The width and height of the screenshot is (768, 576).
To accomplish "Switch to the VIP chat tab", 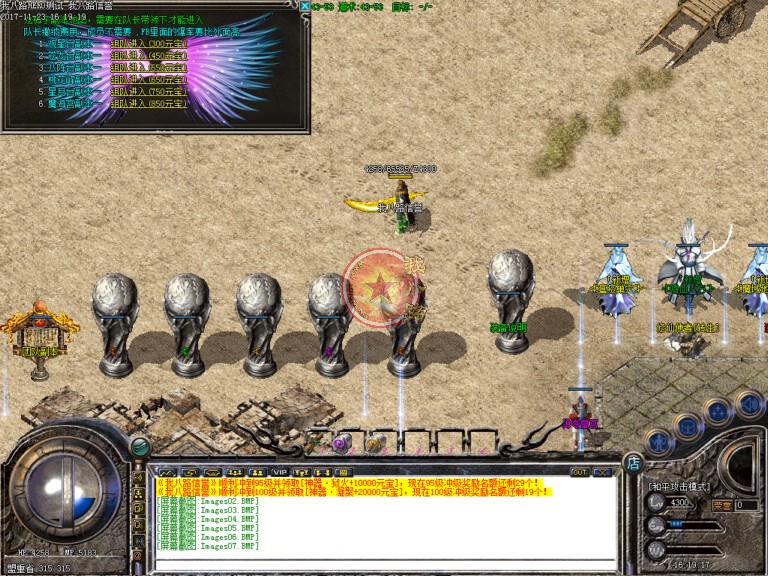I will click(279, 471).
